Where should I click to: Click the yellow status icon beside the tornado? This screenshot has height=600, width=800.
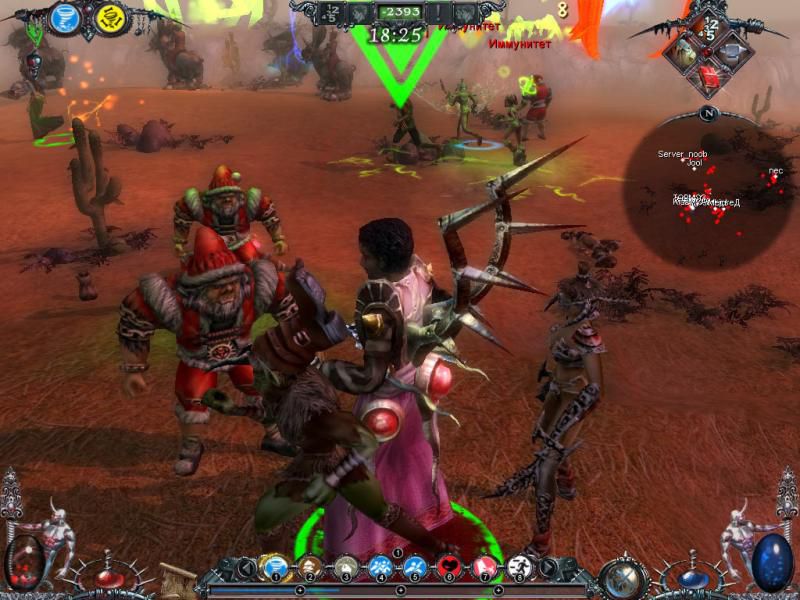[111, 19]
